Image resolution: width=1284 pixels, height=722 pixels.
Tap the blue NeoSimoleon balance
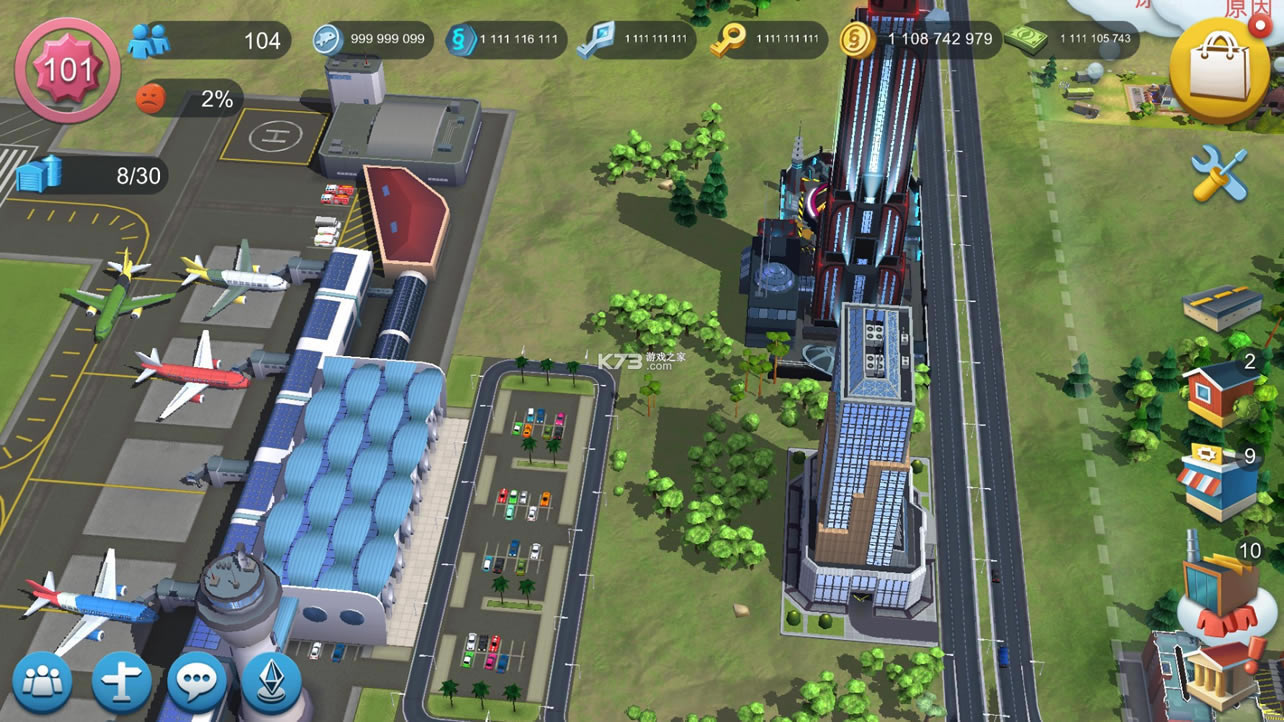click(505, 40)
